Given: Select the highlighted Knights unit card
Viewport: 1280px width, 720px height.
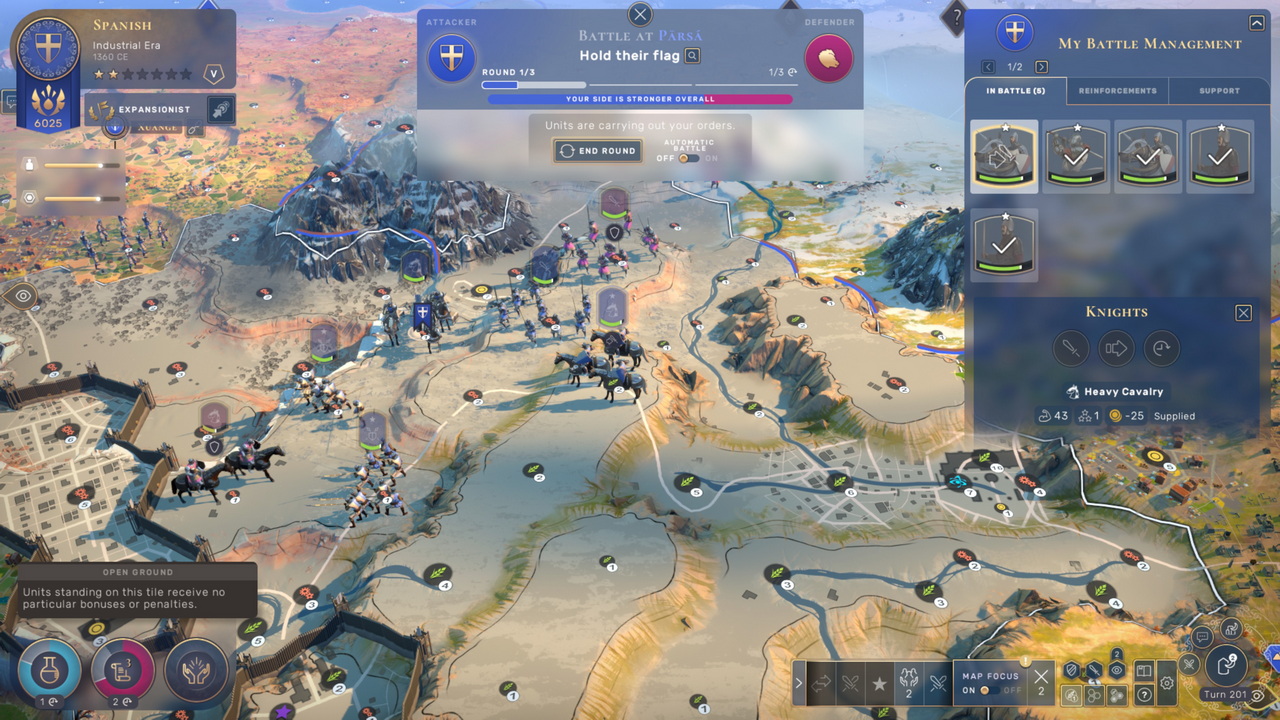Looking at the screenshot, I should click(1004, 156).
